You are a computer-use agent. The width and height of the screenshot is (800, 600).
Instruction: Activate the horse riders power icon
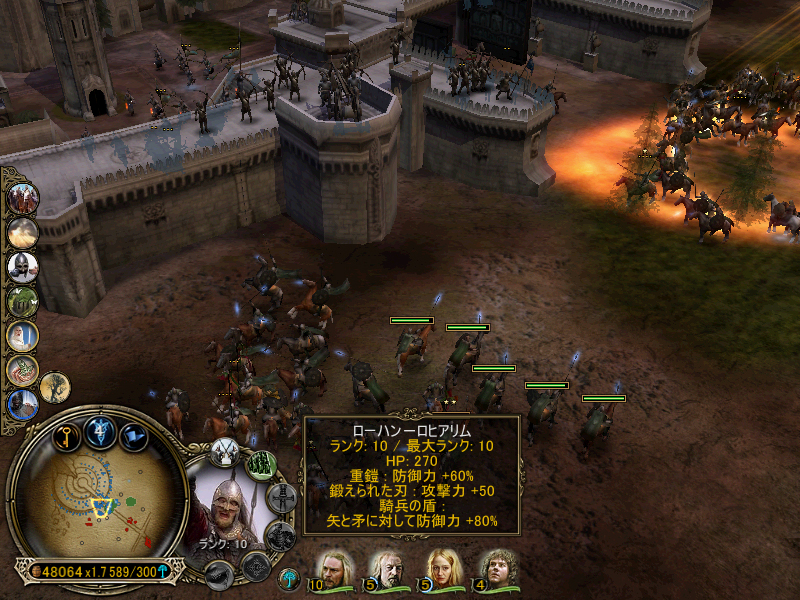coord(22,198)
